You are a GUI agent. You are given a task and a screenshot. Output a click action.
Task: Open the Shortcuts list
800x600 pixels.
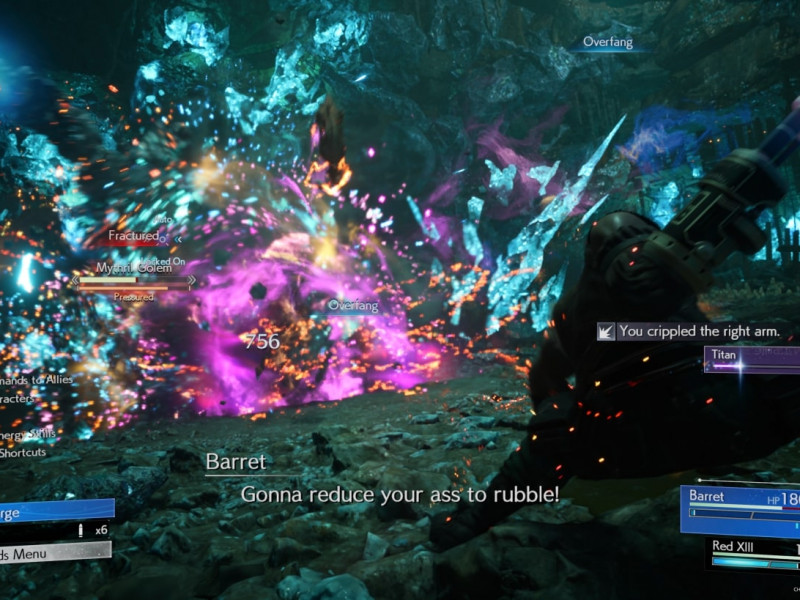[x=24, y=452]
